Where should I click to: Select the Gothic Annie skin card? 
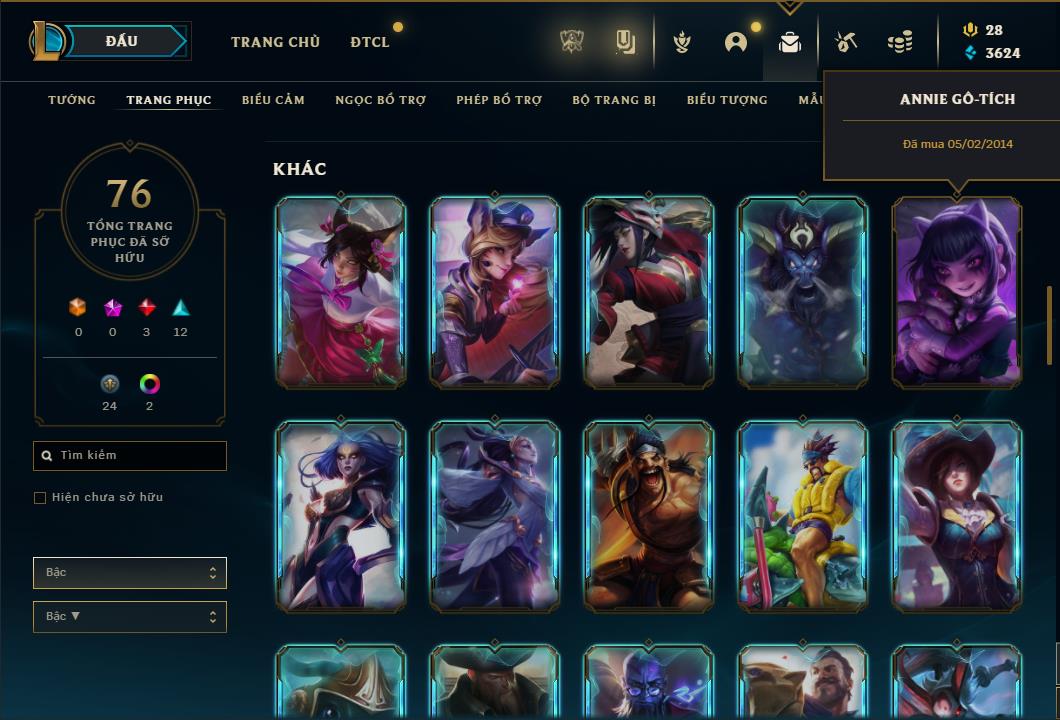click(x=957, y=292)
